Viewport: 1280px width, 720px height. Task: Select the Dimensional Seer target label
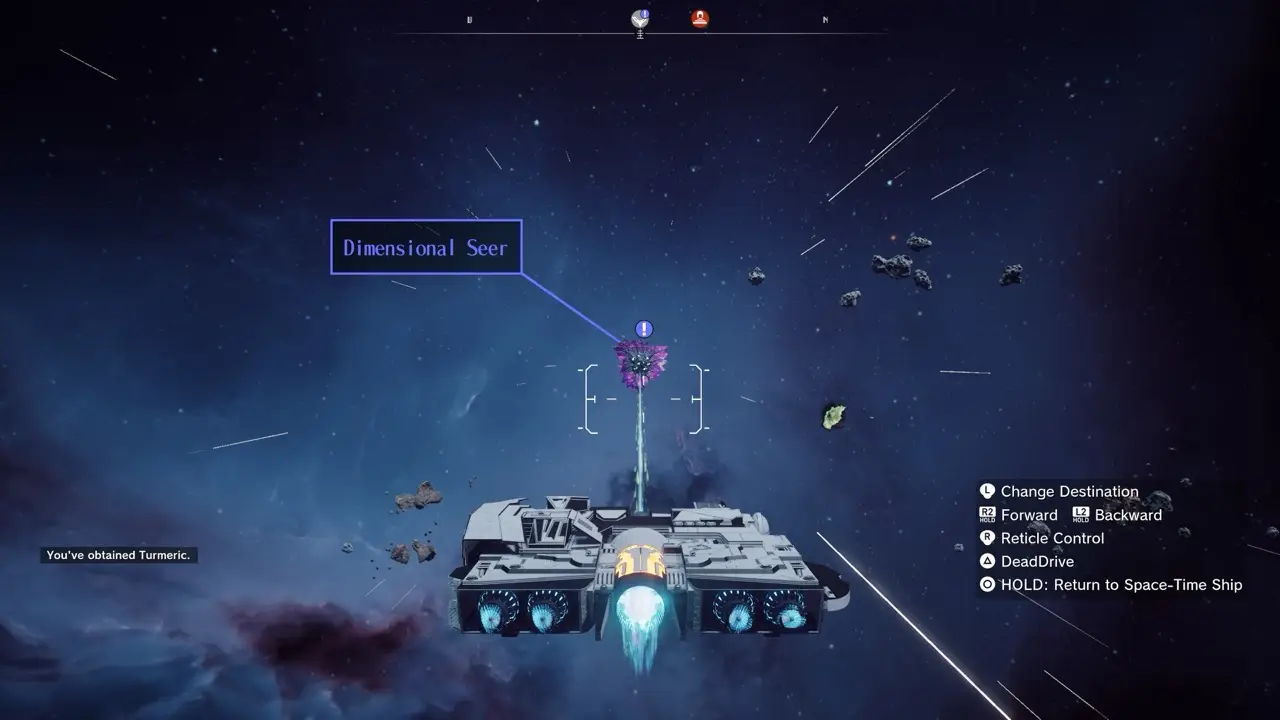426,247
